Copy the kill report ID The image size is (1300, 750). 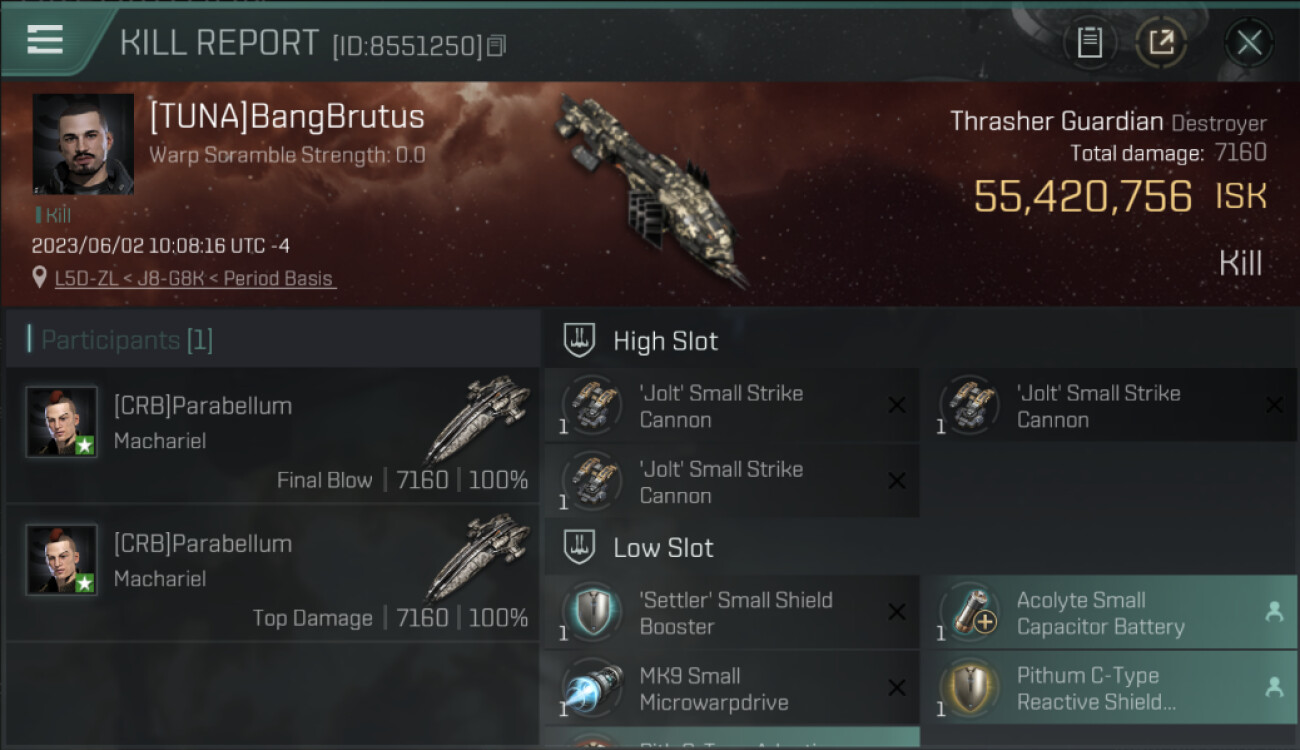tap(497, 46)
